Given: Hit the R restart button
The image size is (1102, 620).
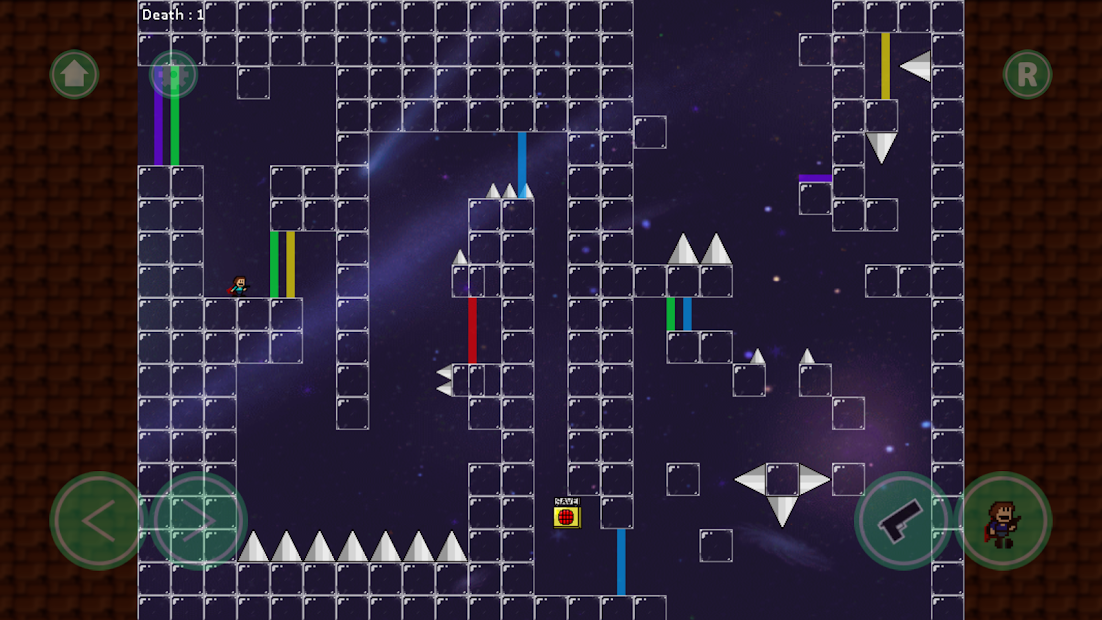Looking at the screenshot, I should click(1027, 74).
